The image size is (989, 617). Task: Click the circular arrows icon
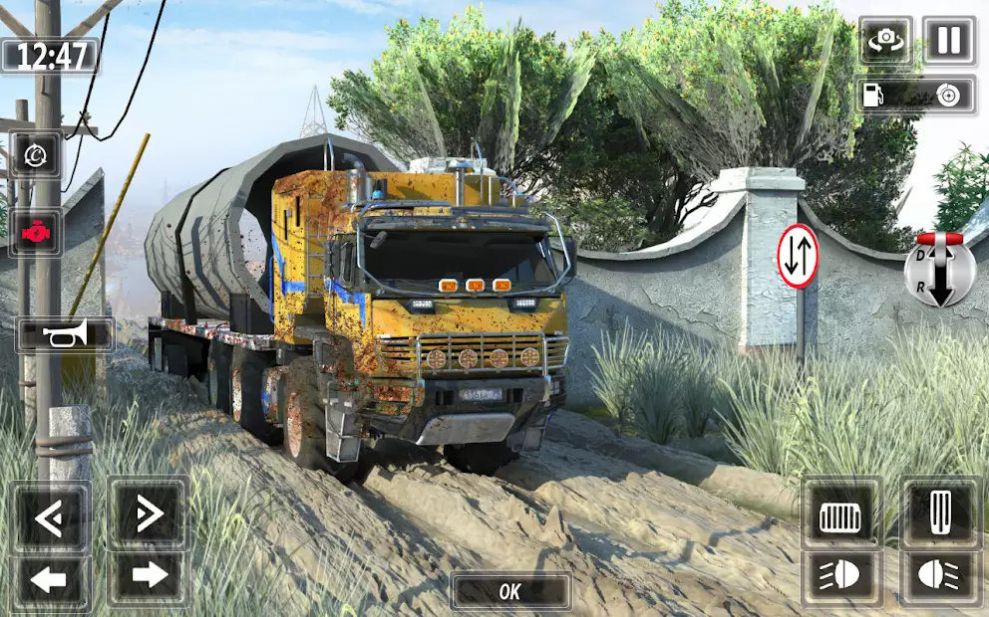click(36, 155)
